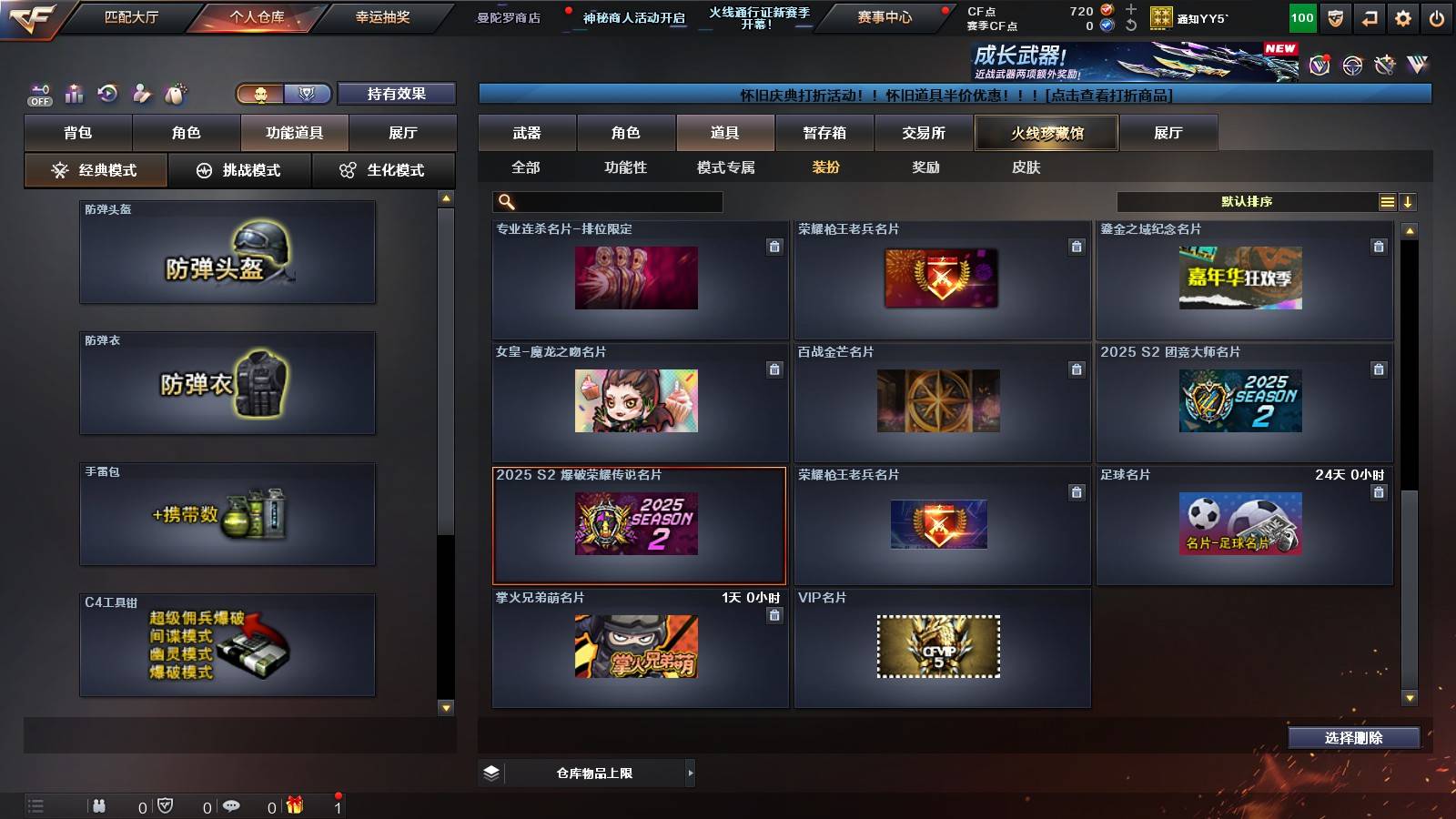This screenshot has height=819, width=1456.
Task: Click the return arrow icon at top right
Action: [x=1369, y=17]
